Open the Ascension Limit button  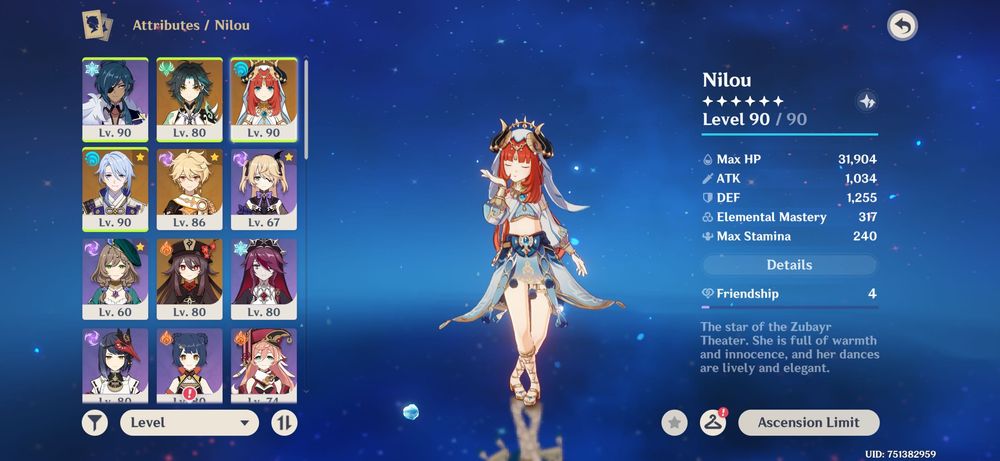coord(808,423)
